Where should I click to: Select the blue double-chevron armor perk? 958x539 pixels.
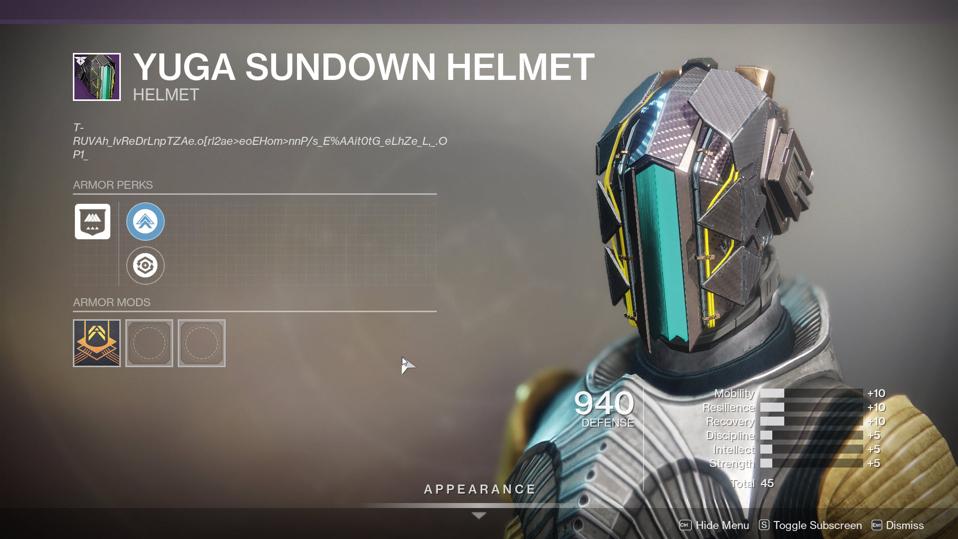(145, 222)
